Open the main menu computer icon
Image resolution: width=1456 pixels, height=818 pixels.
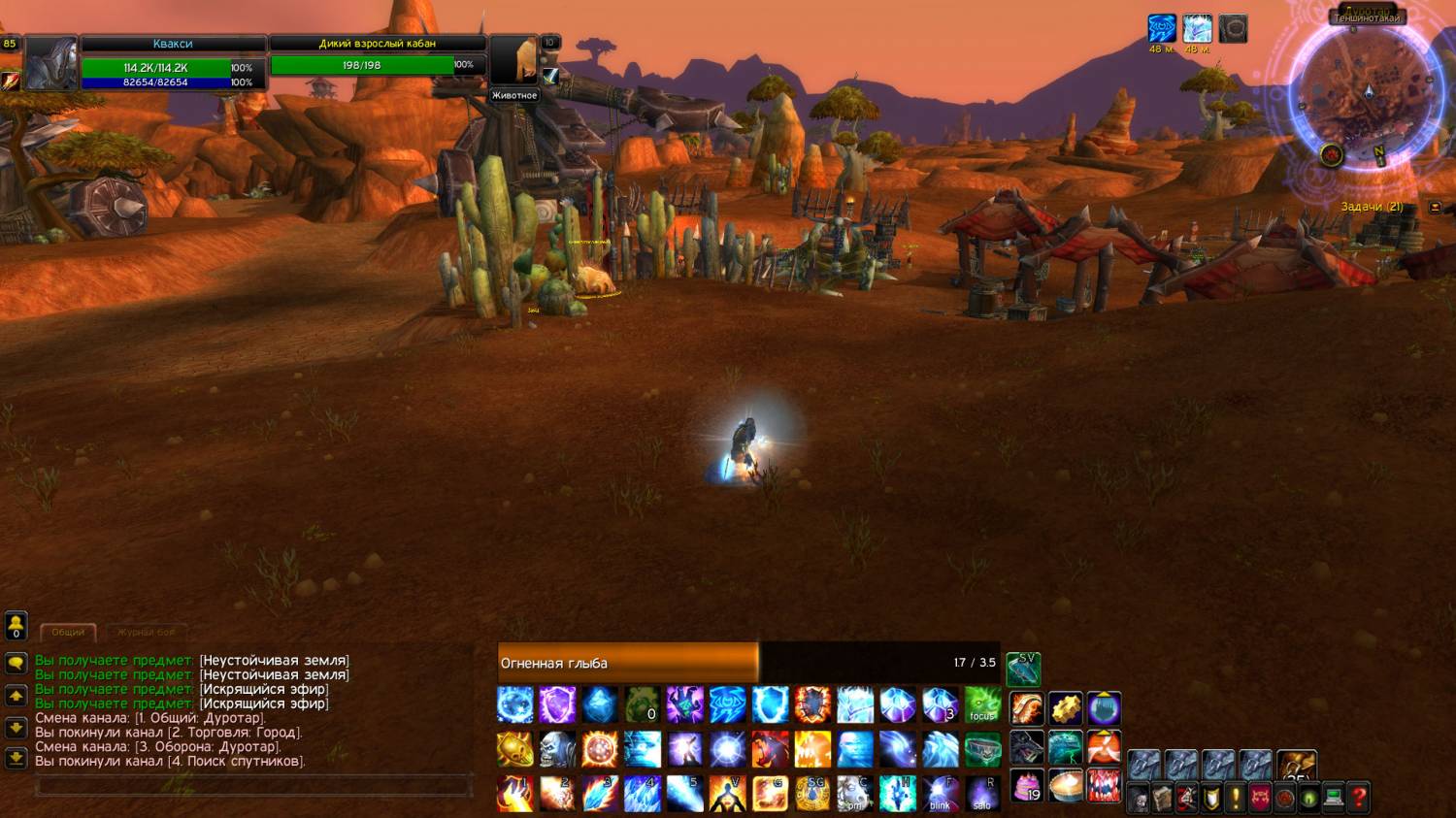(1334, 798)
